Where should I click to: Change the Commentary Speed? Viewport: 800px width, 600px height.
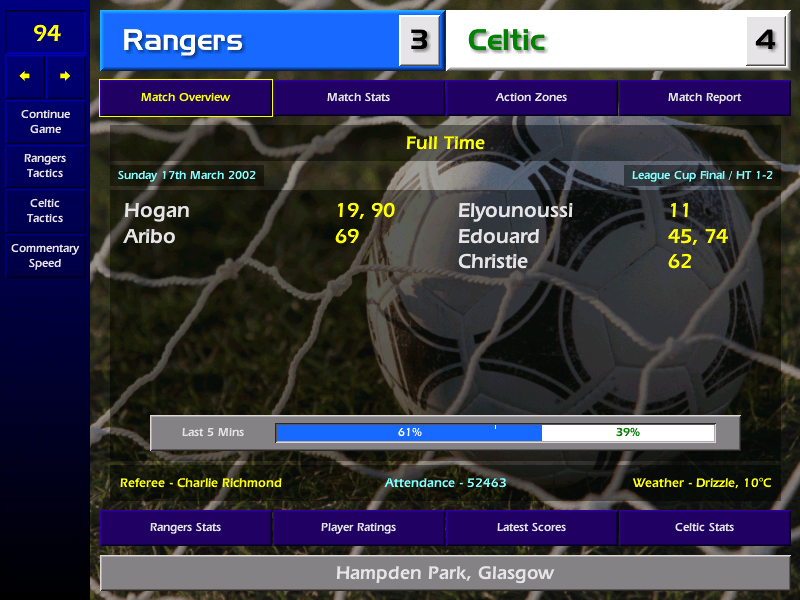pos(45,256)
